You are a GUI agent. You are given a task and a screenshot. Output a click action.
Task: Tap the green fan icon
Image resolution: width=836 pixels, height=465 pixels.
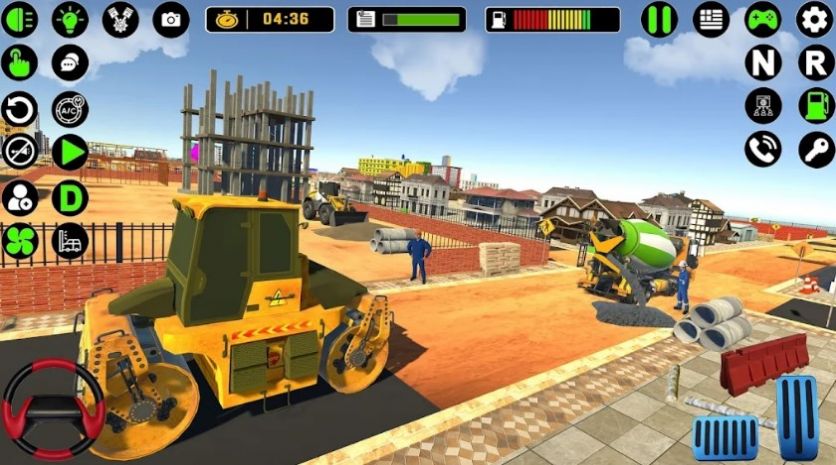[x=19, y=241]
